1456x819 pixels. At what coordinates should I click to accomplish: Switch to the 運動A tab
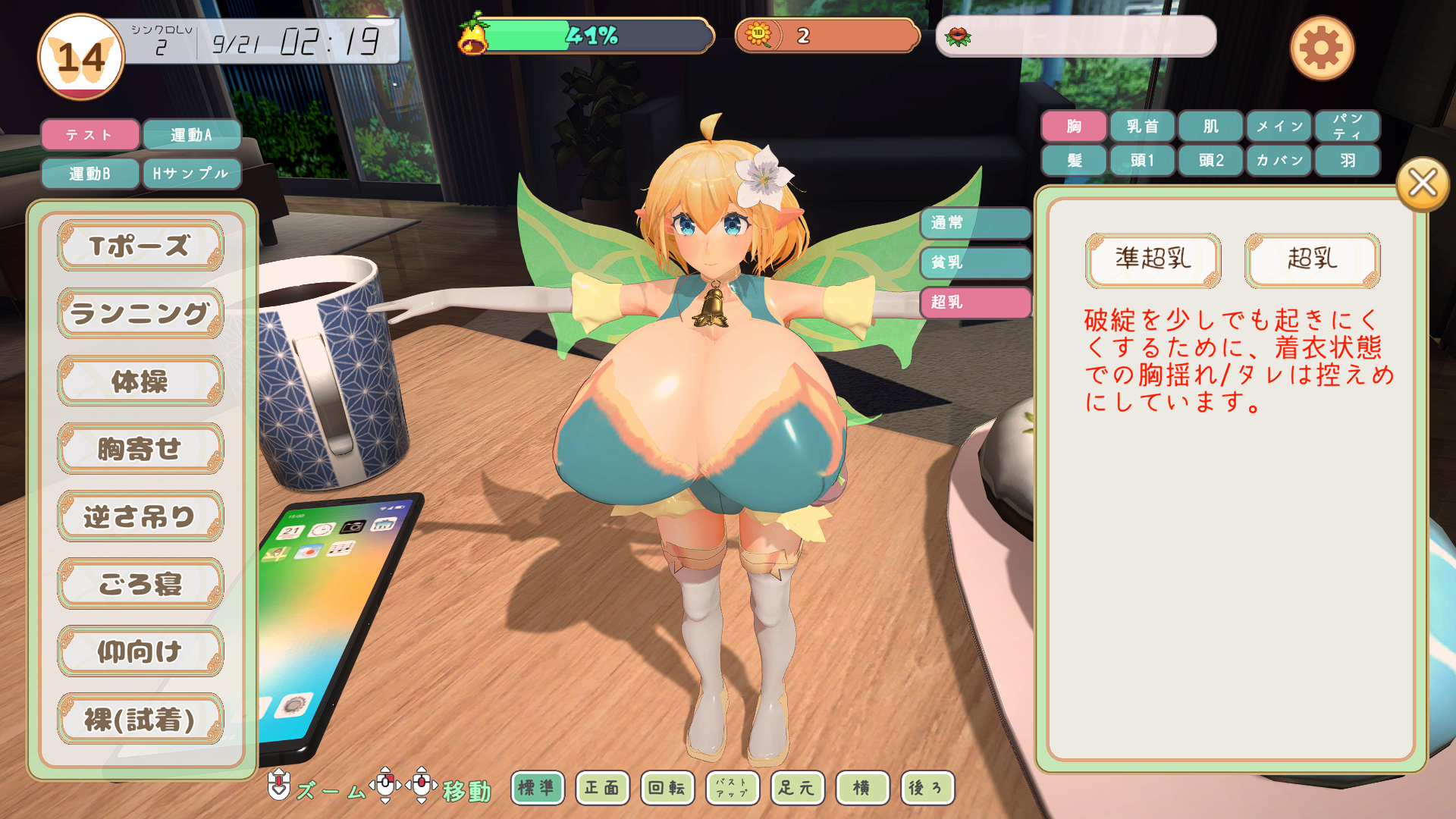click(x=191, y=135)
